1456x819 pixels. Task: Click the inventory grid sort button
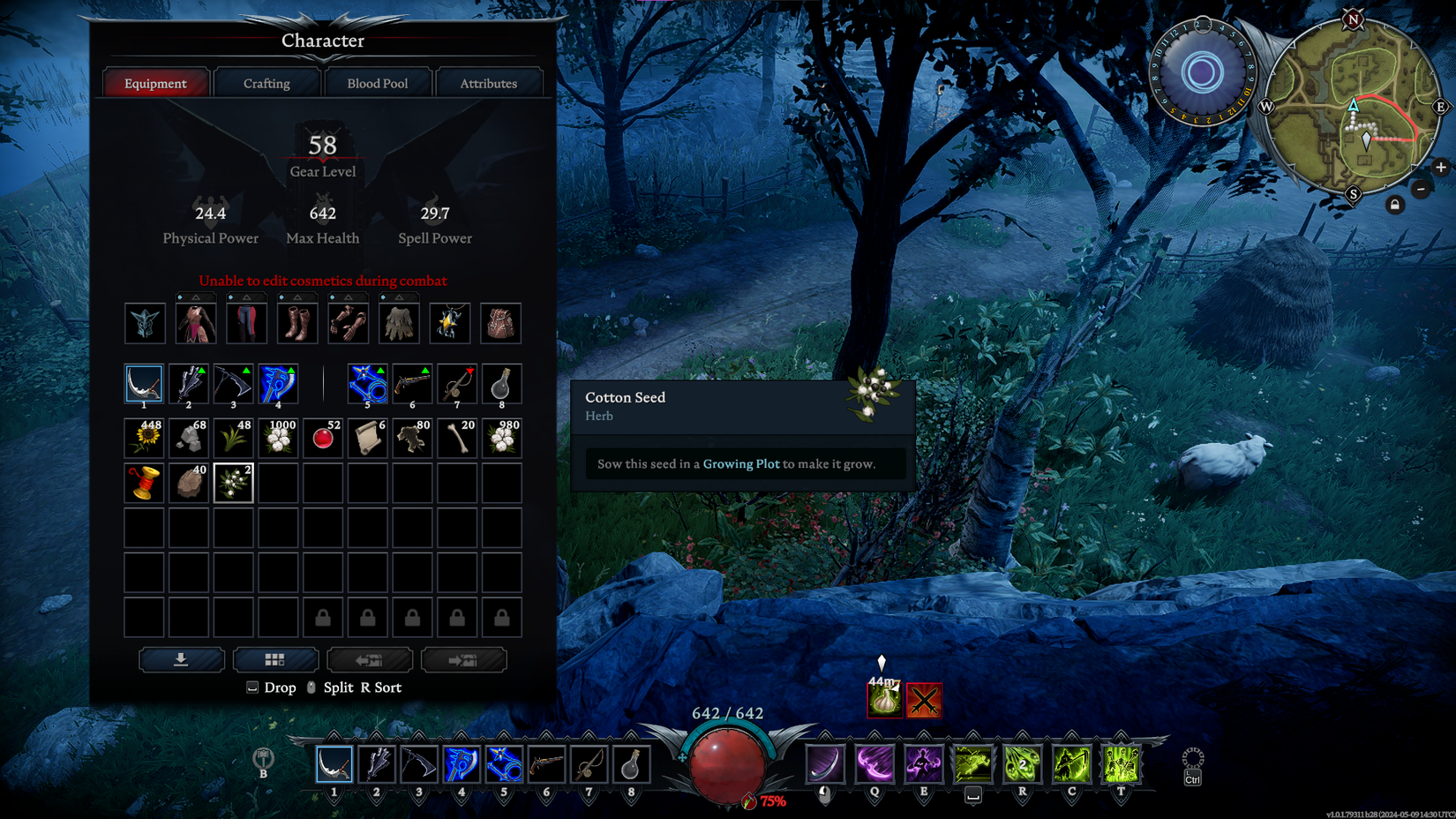(275, 660)
